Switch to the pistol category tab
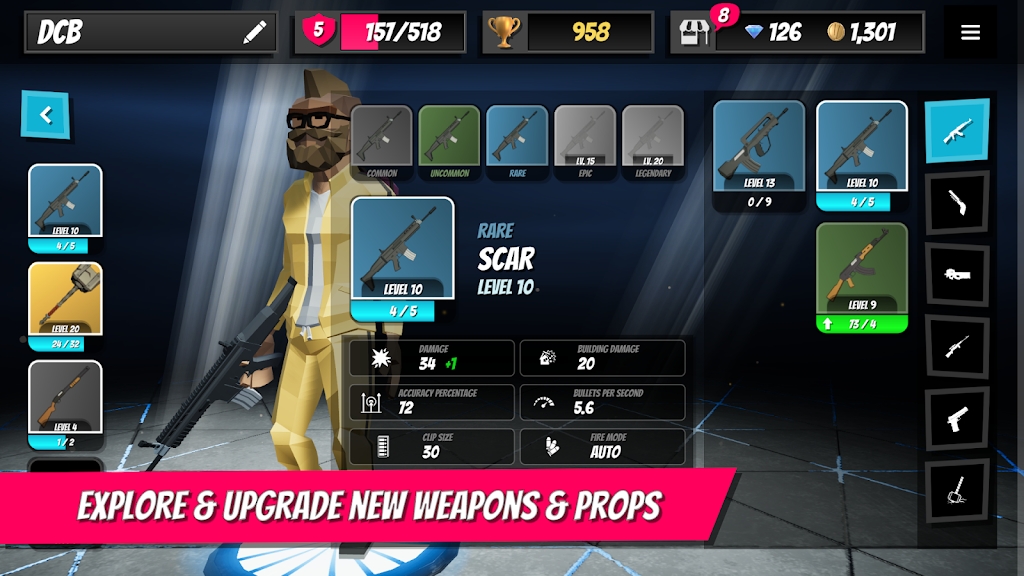This screenshot has width=1024, height=576. 957,419
